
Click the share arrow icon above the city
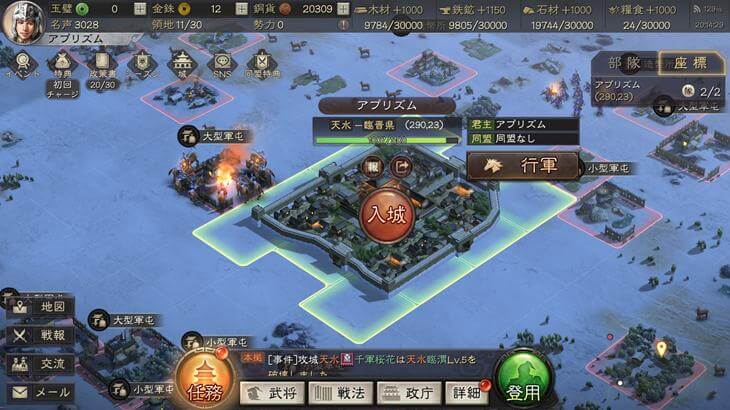click(x=402, y=167)
